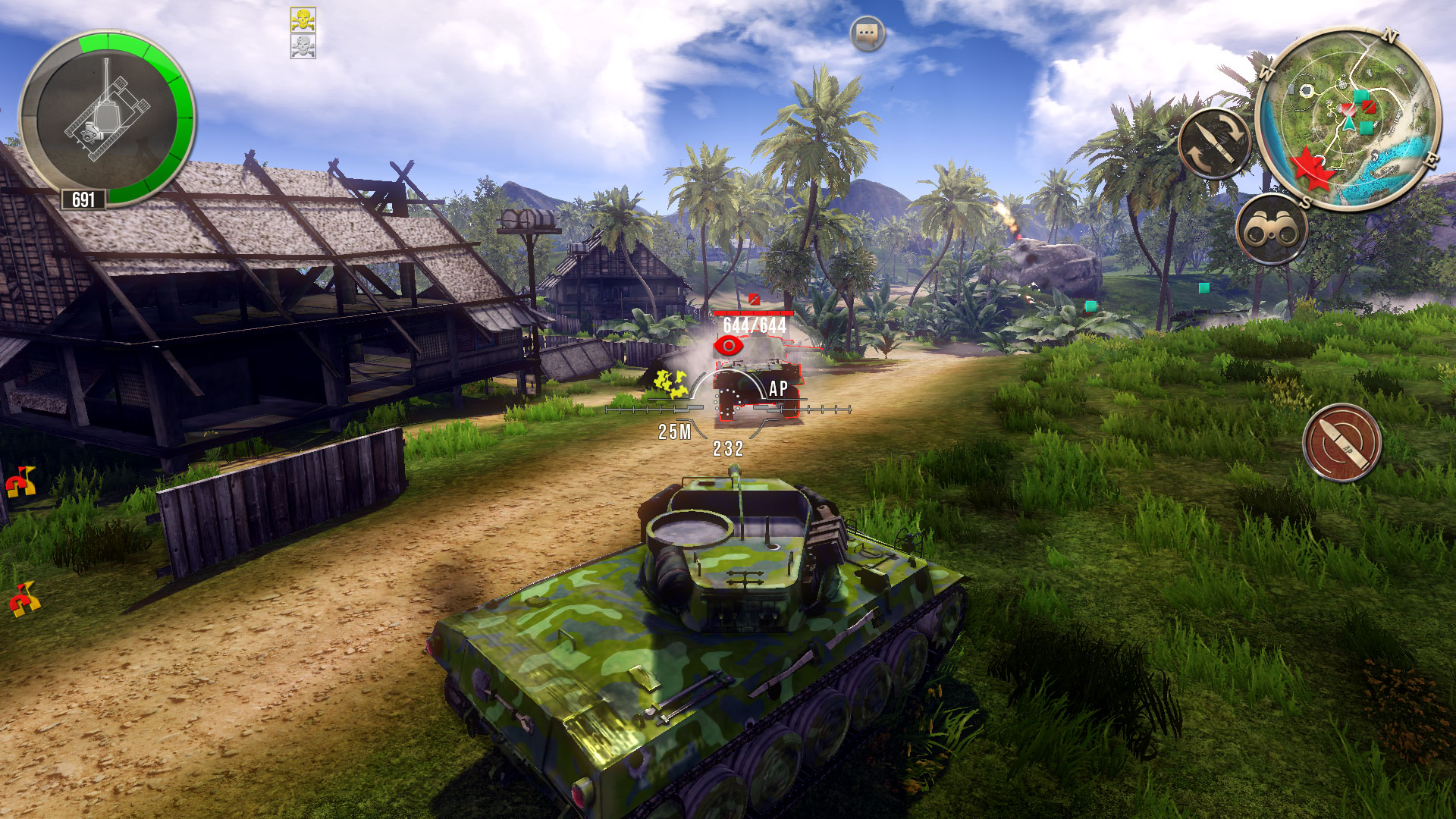This screenshot has width=1456, height=819.
Task: Select the red star marker on minimap
Action: pyautogui.click(x=1311, y=167)
